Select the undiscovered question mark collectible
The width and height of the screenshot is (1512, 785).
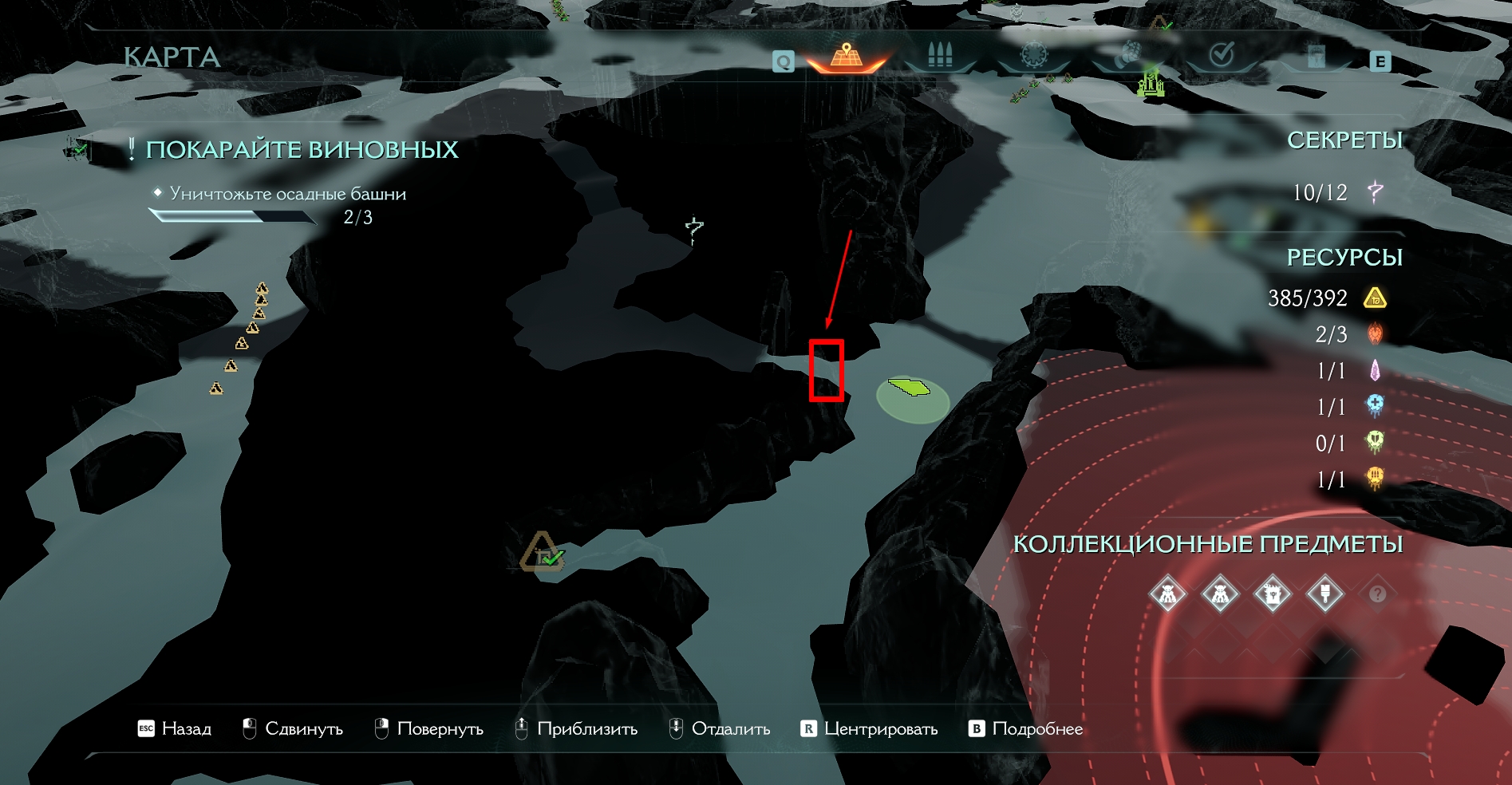tap(1377, 594)
